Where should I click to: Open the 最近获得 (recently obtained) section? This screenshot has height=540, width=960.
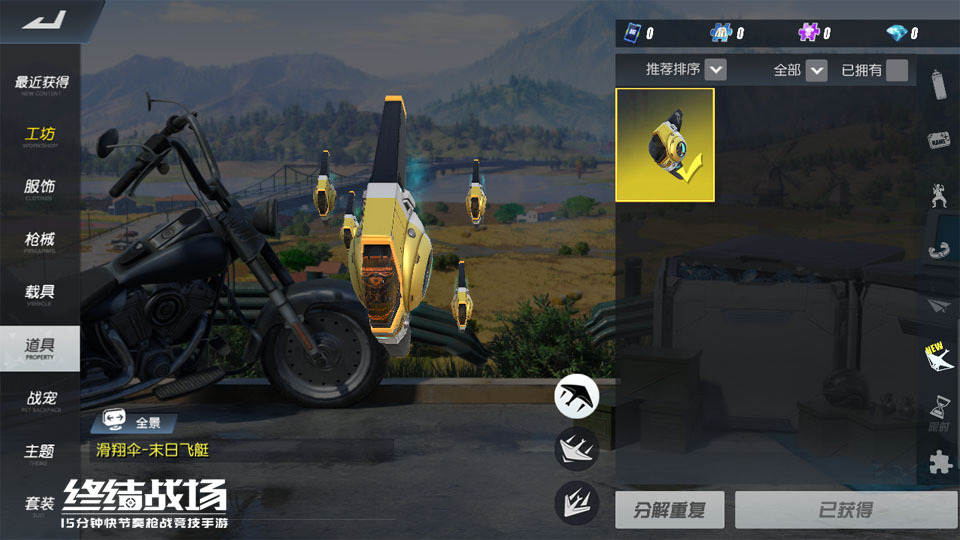[x=41, y=83]
